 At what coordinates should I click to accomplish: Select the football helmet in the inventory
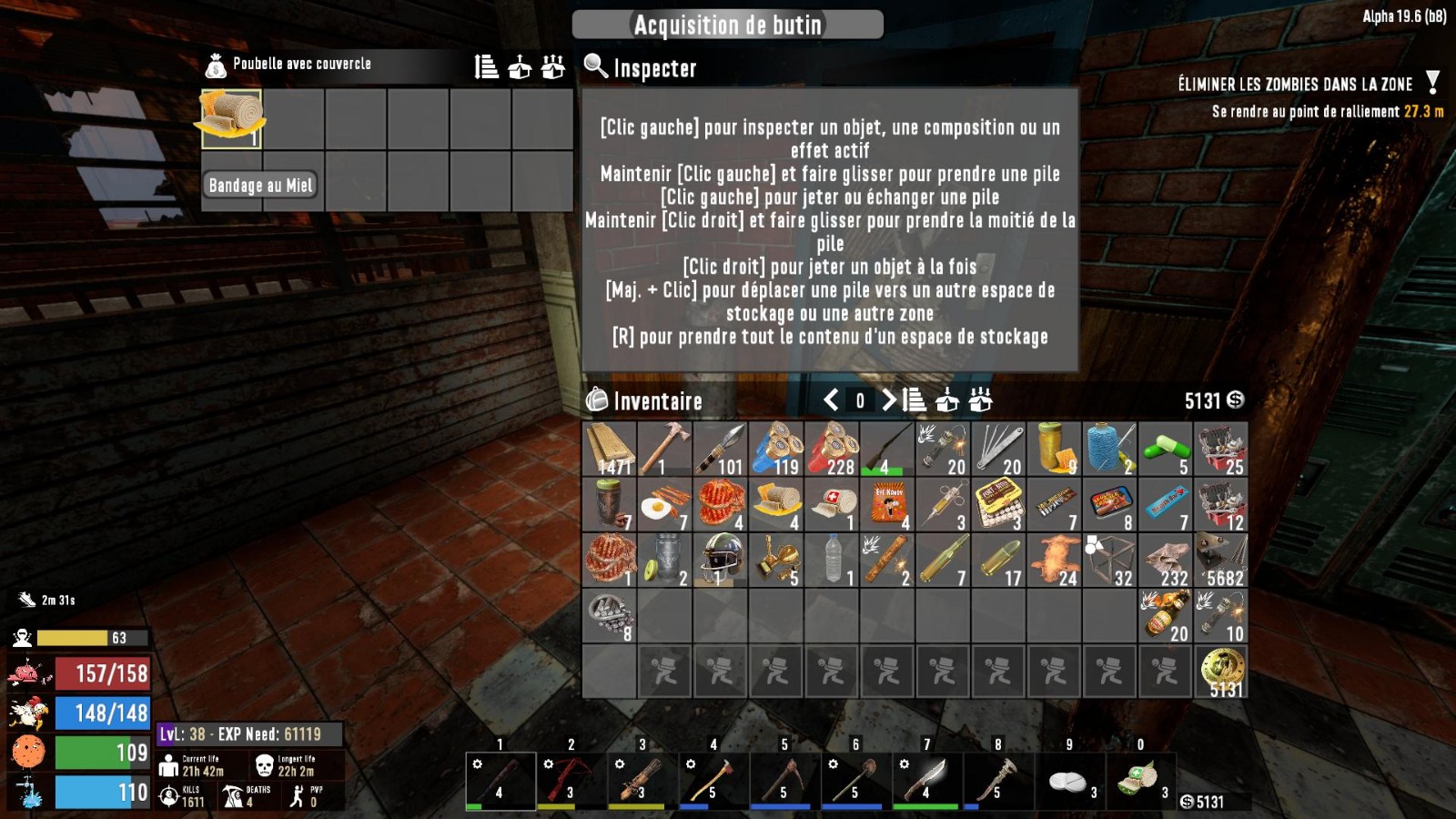click(x=721, y=560)
